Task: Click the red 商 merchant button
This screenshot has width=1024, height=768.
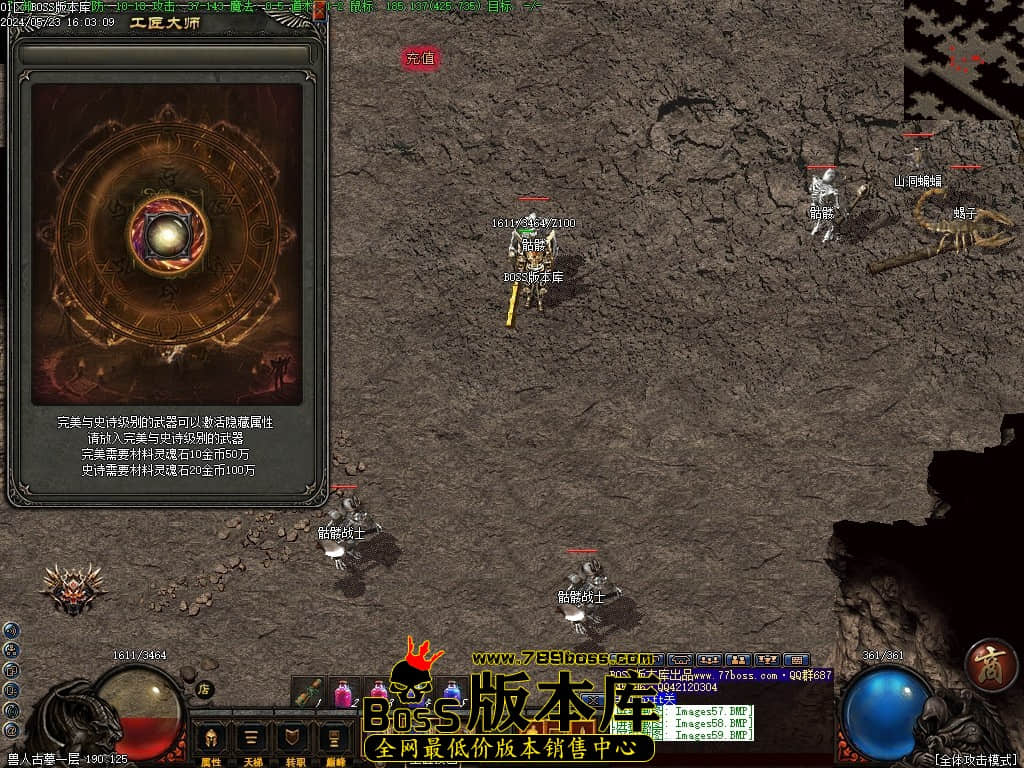Action: 990,665
